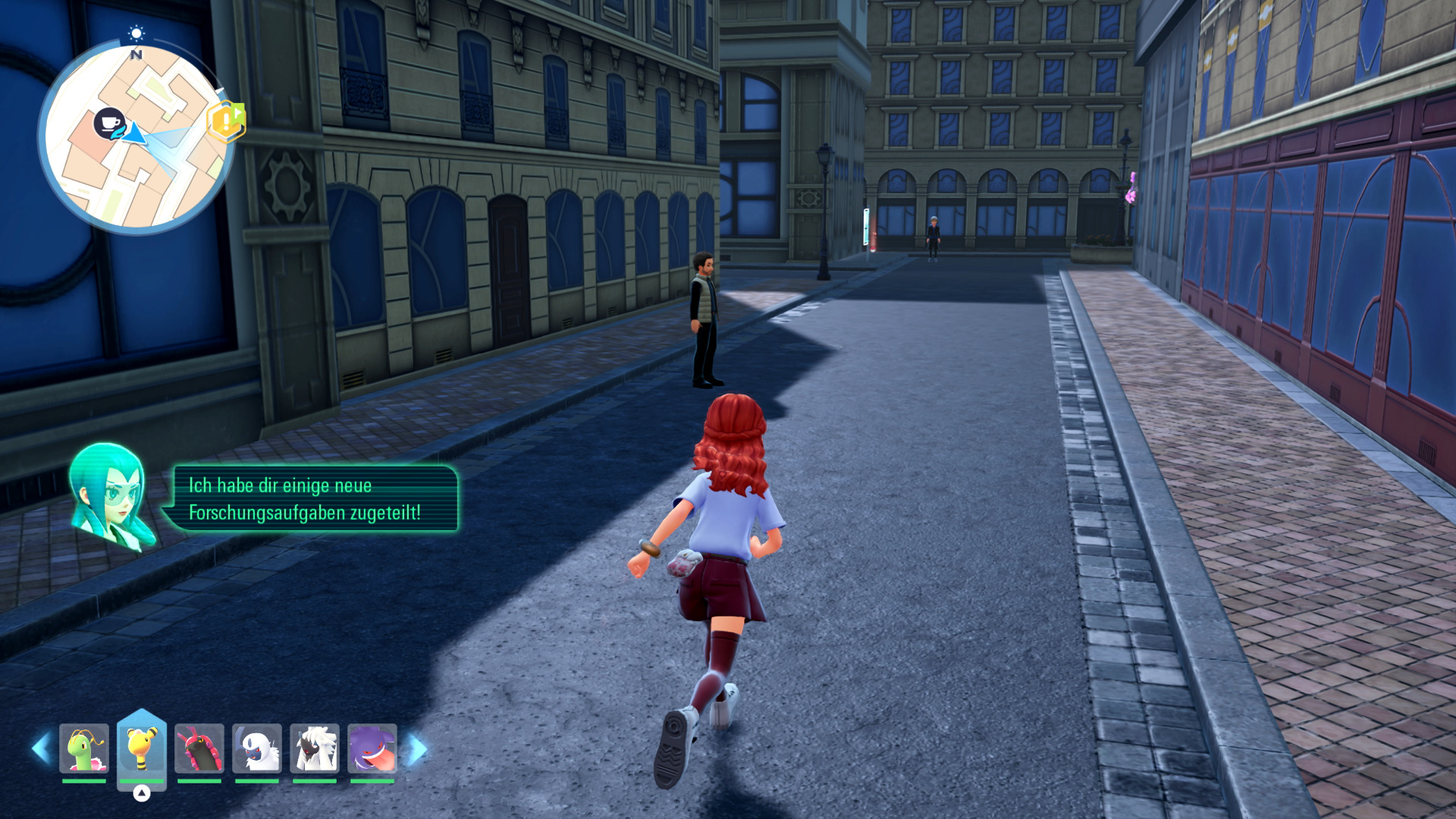This screenshot has height=819, width=1456.
Task: Choose Gengar in the party bar
Action: pos(372,748)
